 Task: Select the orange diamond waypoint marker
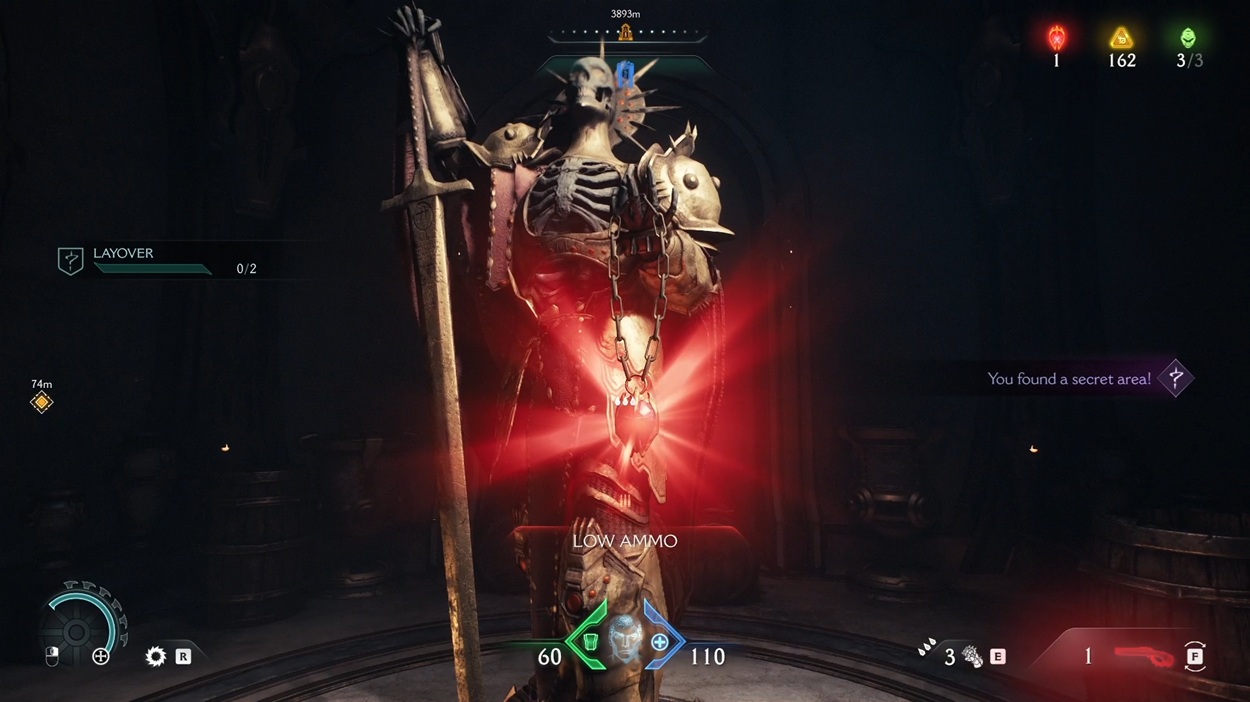click(x=41, y=402)
